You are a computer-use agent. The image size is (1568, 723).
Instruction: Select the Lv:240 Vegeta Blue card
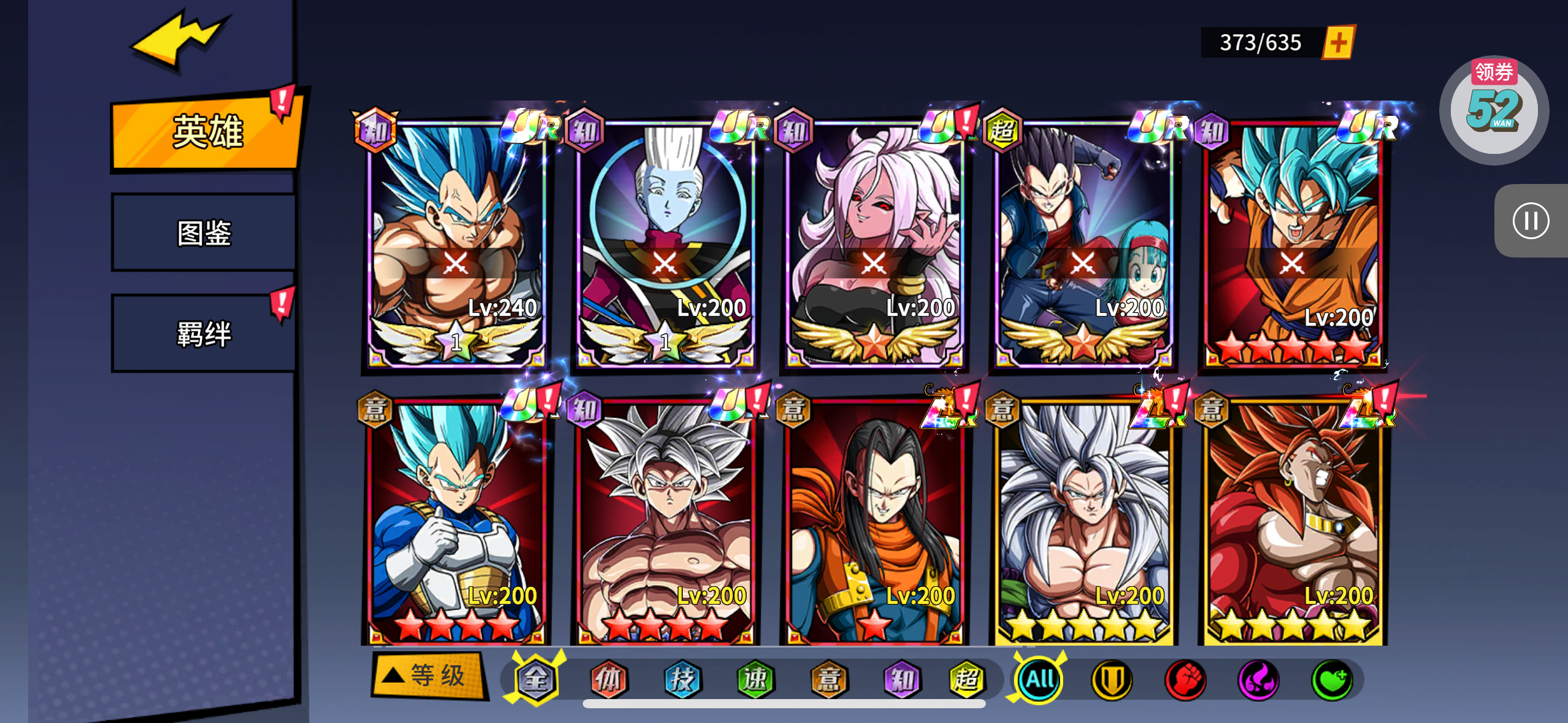pos(456,245)
